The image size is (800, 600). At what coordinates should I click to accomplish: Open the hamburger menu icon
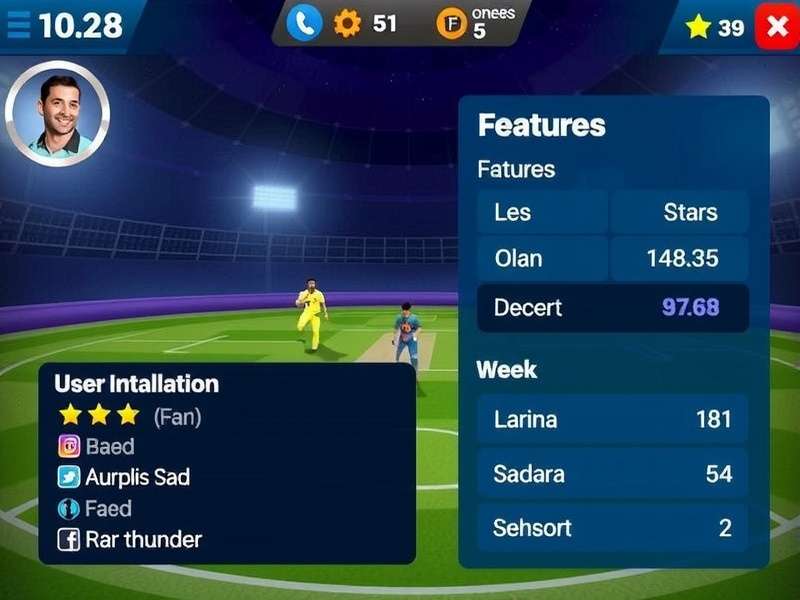pos(18,26)
